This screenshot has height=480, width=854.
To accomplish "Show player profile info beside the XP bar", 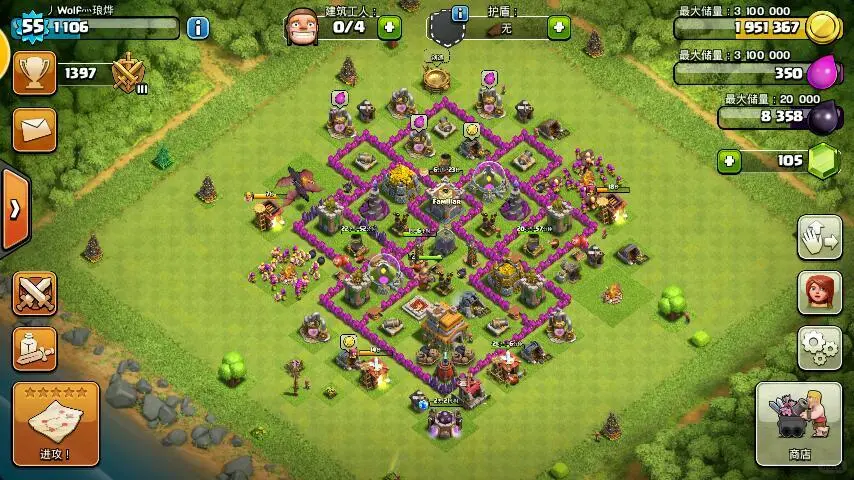I will [x=198, y=27].
